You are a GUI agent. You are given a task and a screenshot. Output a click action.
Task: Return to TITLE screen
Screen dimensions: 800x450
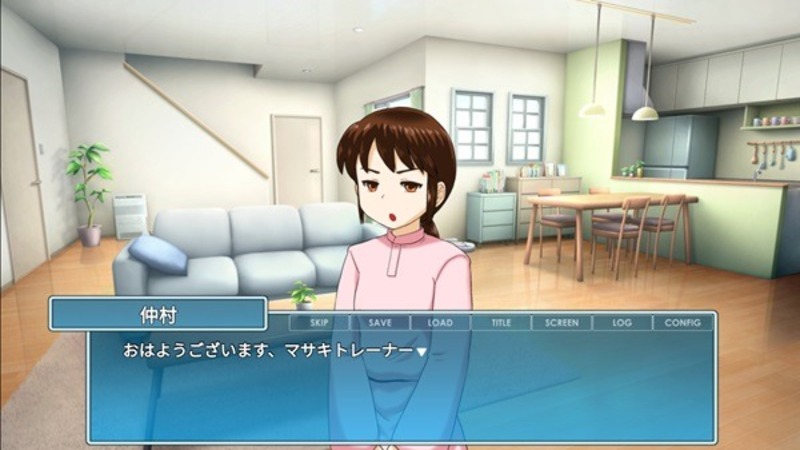click(500, 323)
